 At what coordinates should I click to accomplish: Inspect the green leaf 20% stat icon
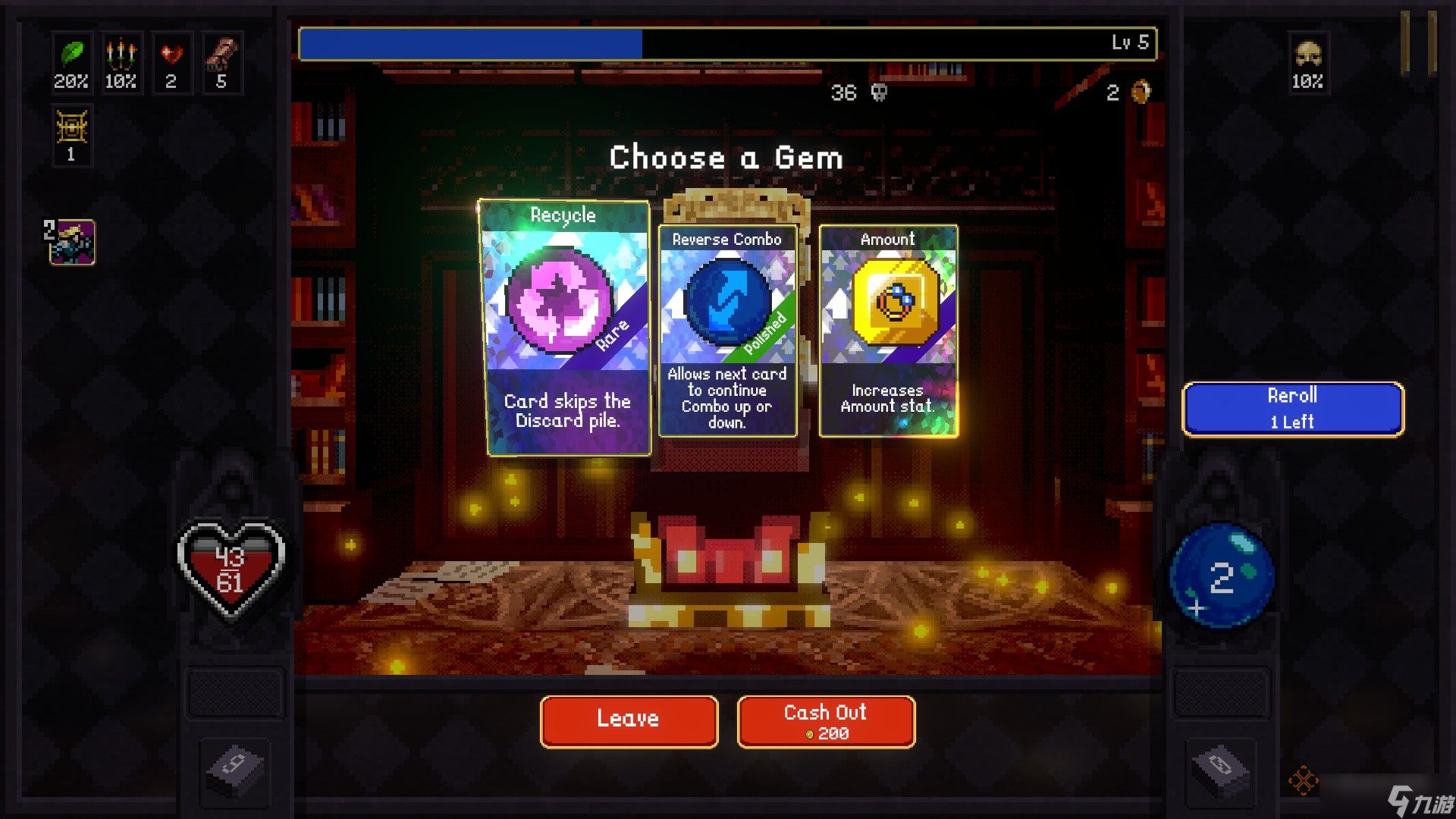(71, 55)
